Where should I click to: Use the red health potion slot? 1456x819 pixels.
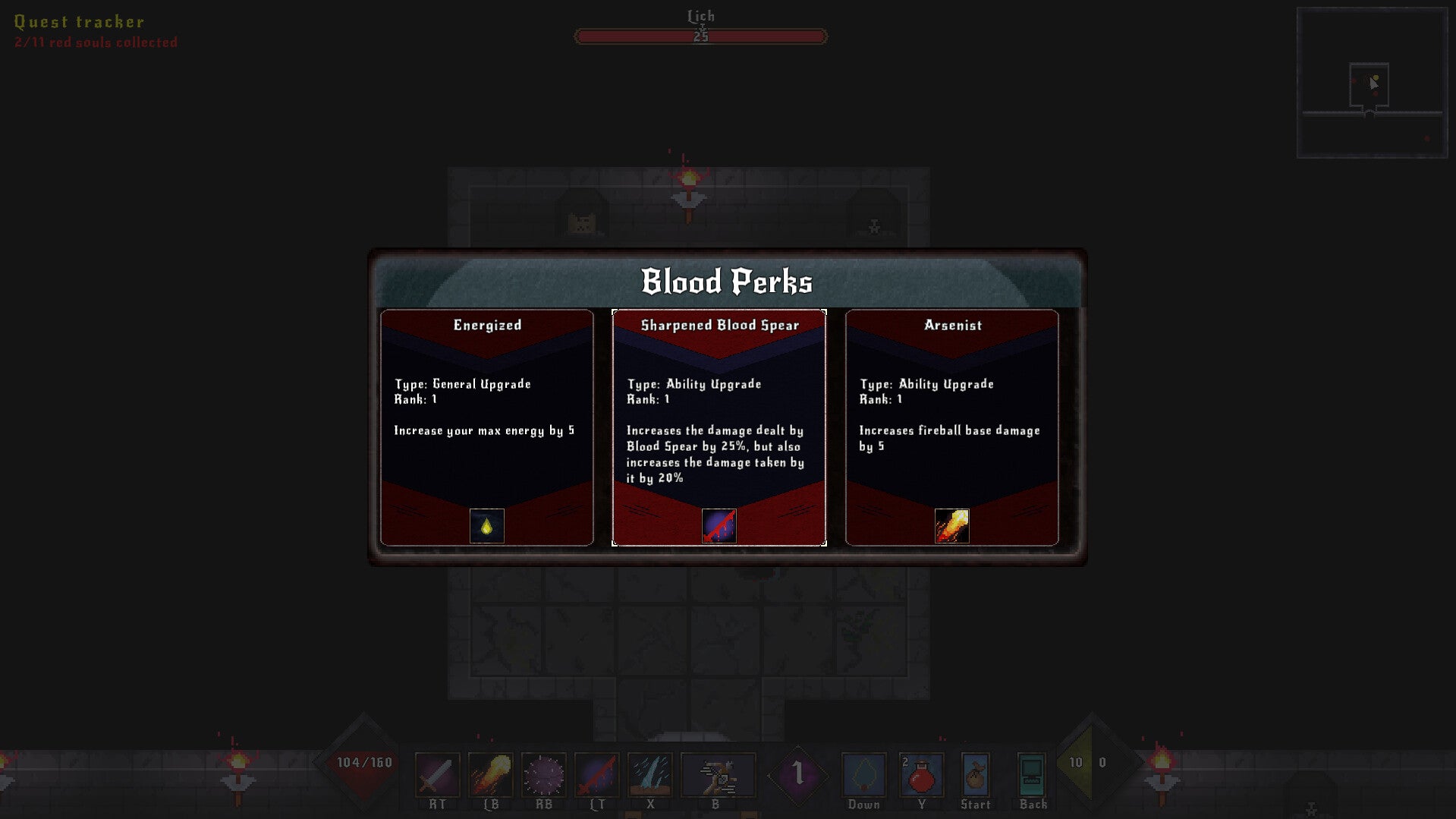(922, 775)
